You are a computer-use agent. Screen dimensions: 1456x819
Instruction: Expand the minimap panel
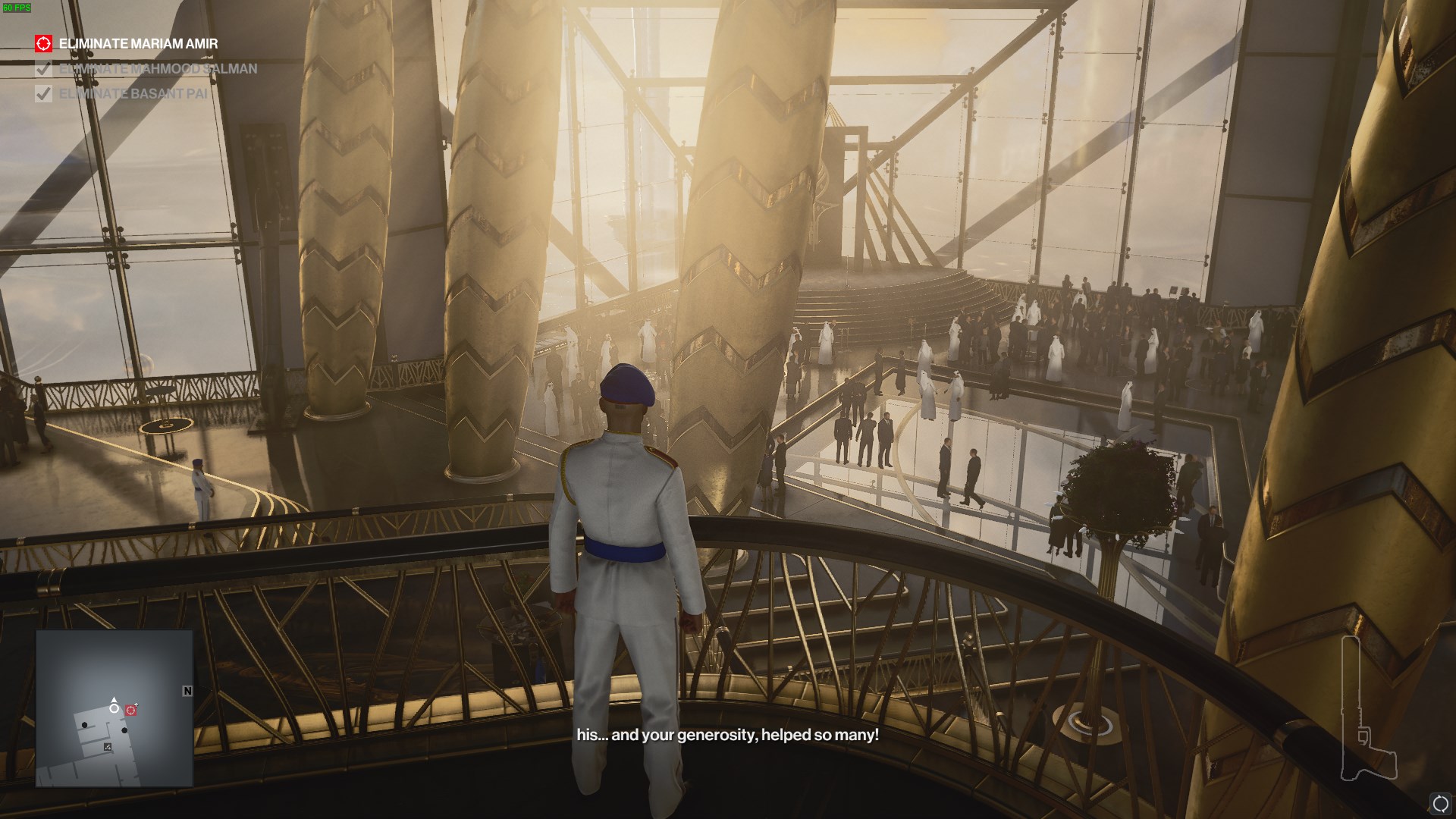coord(114,713)
